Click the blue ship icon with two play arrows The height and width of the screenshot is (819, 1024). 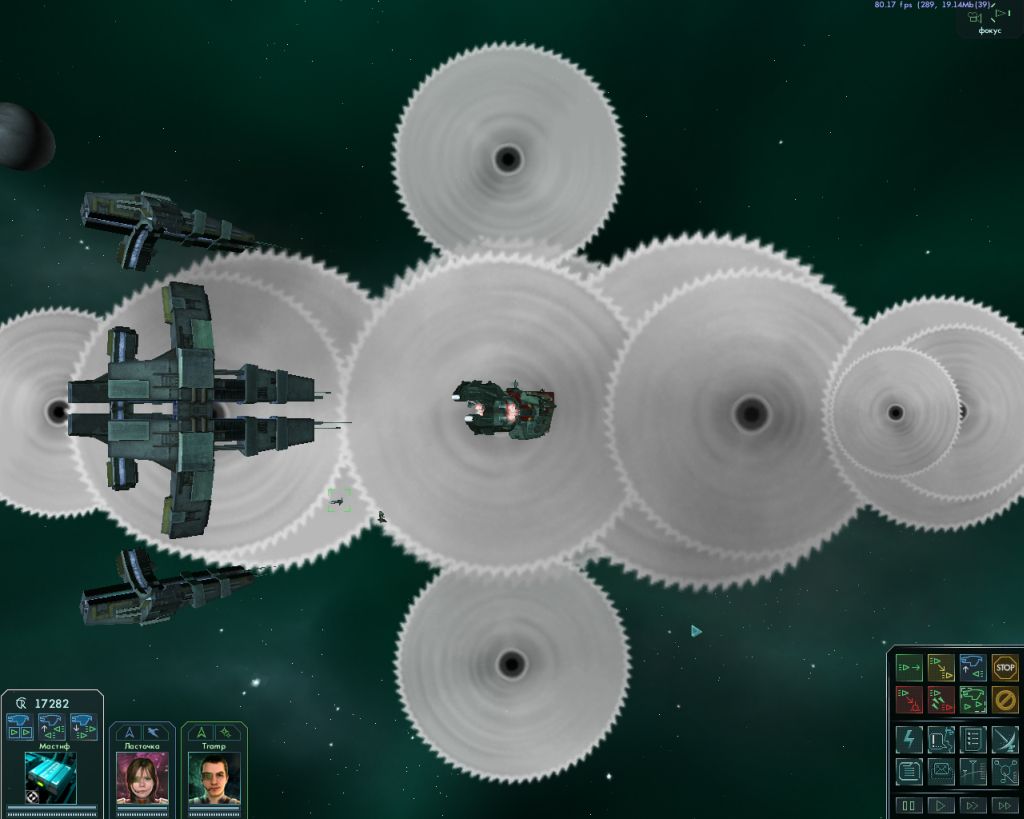click(19, 726)
